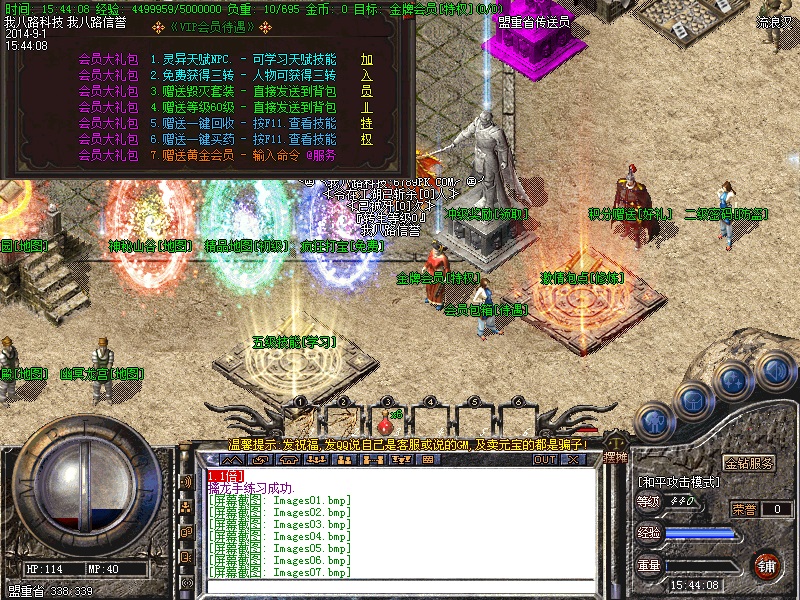Click the 挂机 yellow link in VIP panel
The image size is (800, 600).
click(x=367, y=132)
